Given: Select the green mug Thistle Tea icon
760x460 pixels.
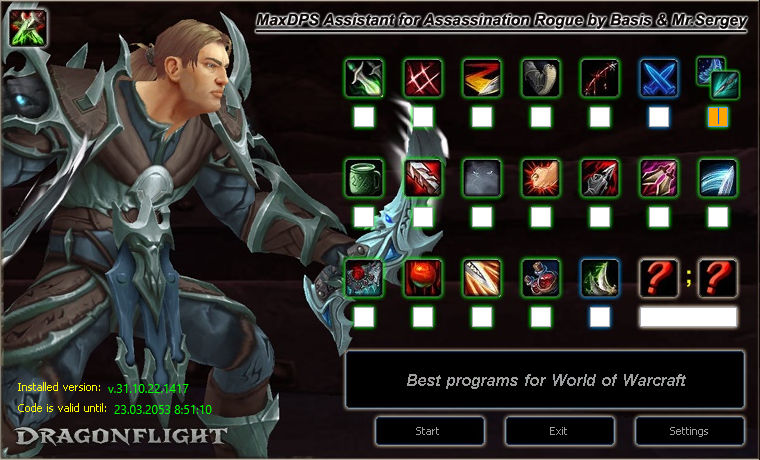Looking at the screenshot, I should pos(364,177).
